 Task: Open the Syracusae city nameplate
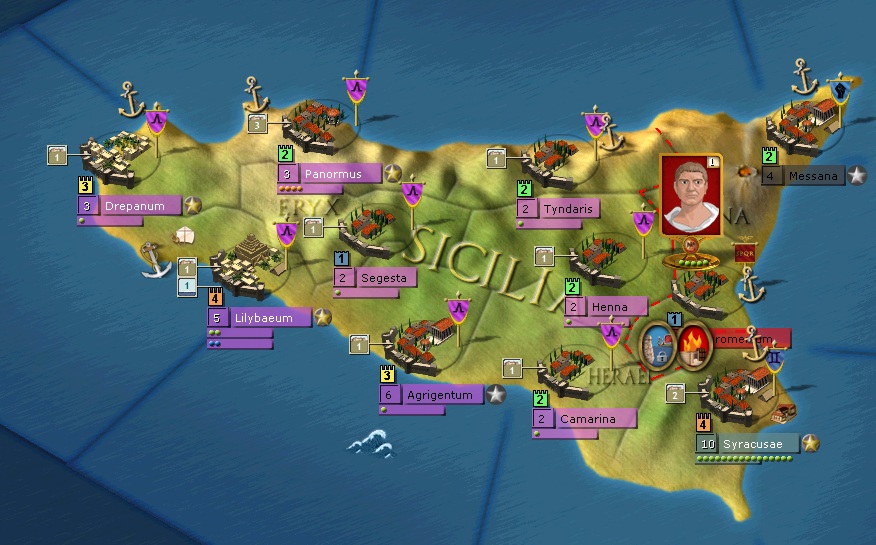(x=748, y=443)
